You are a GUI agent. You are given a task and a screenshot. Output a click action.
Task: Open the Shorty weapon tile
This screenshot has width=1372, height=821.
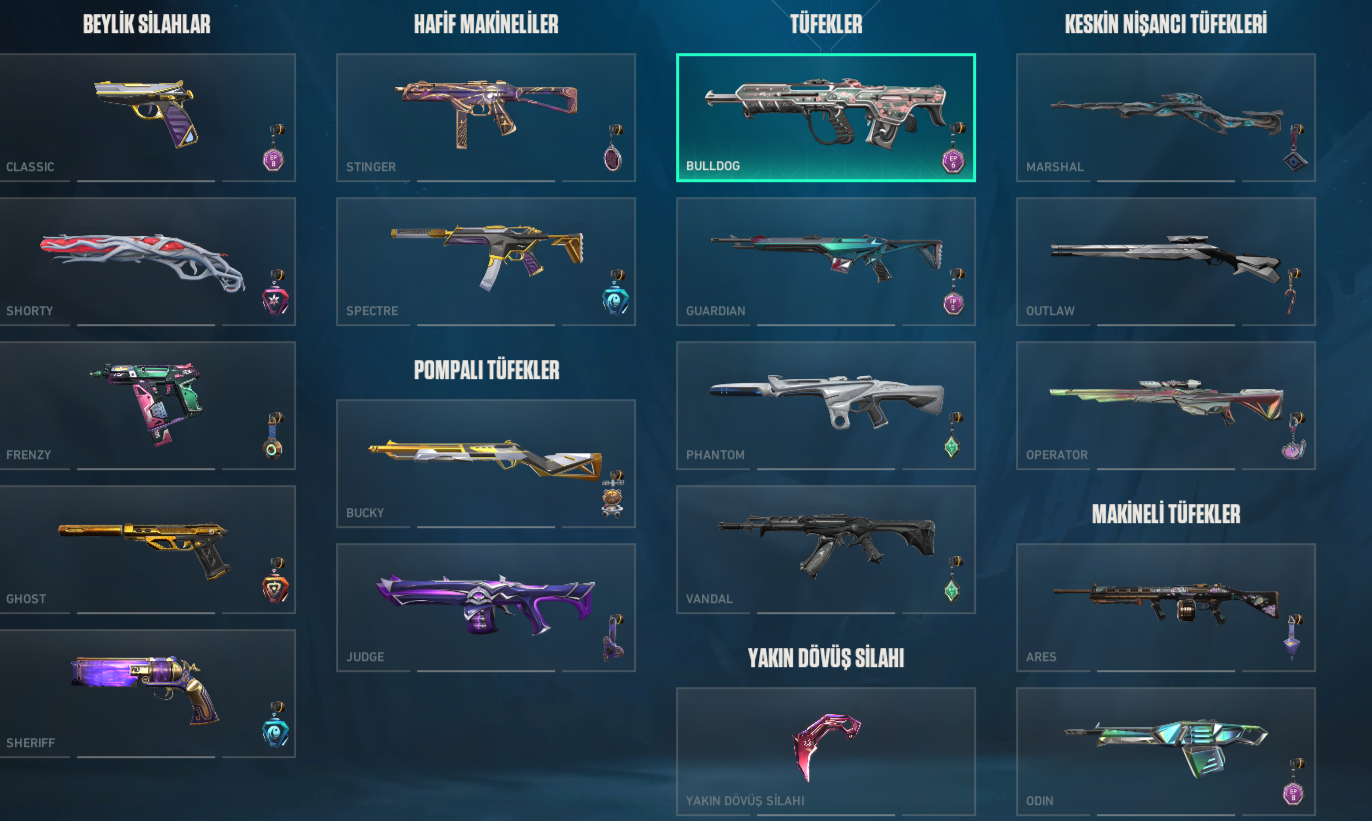[x=146, y=260]
